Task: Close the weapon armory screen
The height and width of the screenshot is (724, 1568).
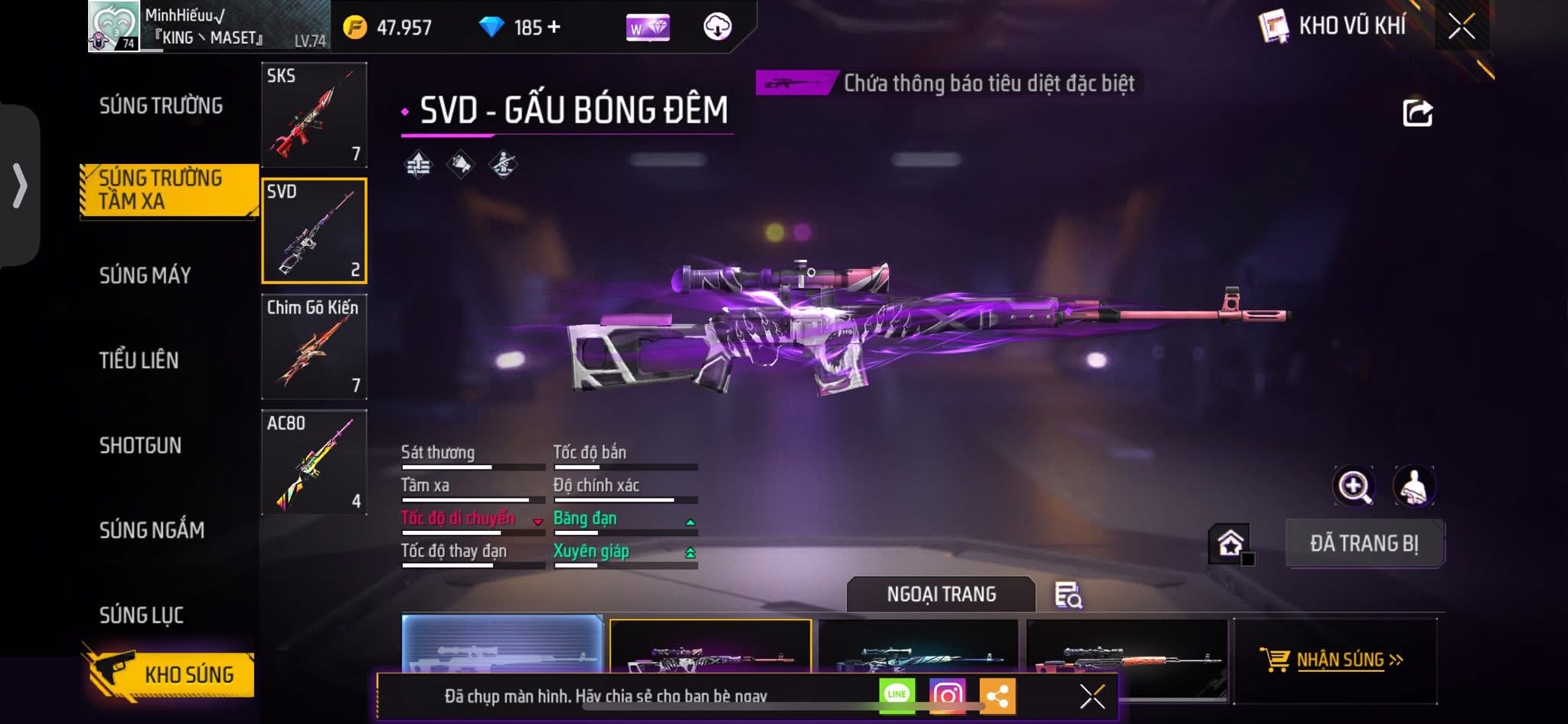Action: [x=1461, y=27]
